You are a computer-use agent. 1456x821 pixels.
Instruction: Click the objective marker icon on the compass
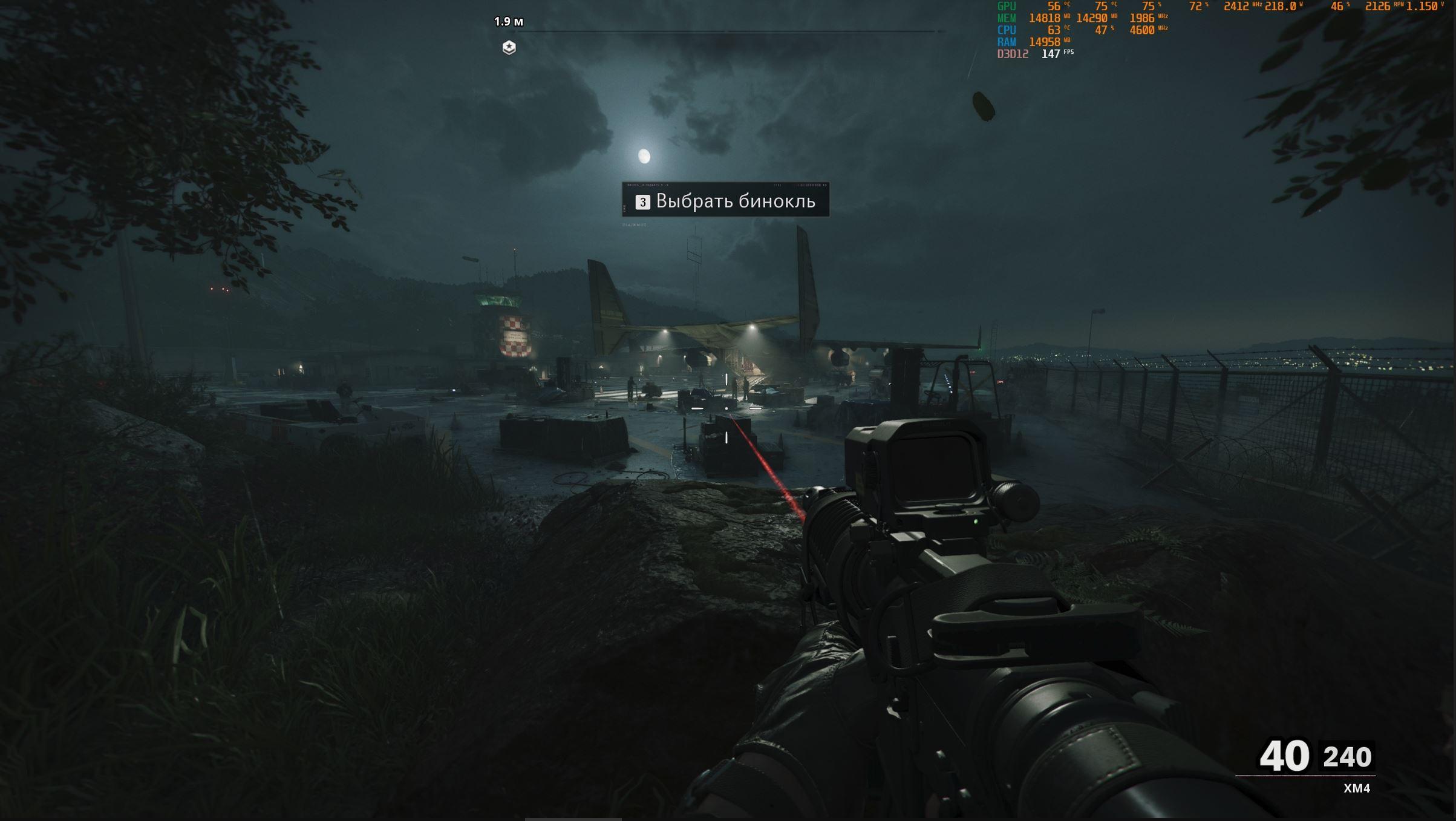point(509,47)
